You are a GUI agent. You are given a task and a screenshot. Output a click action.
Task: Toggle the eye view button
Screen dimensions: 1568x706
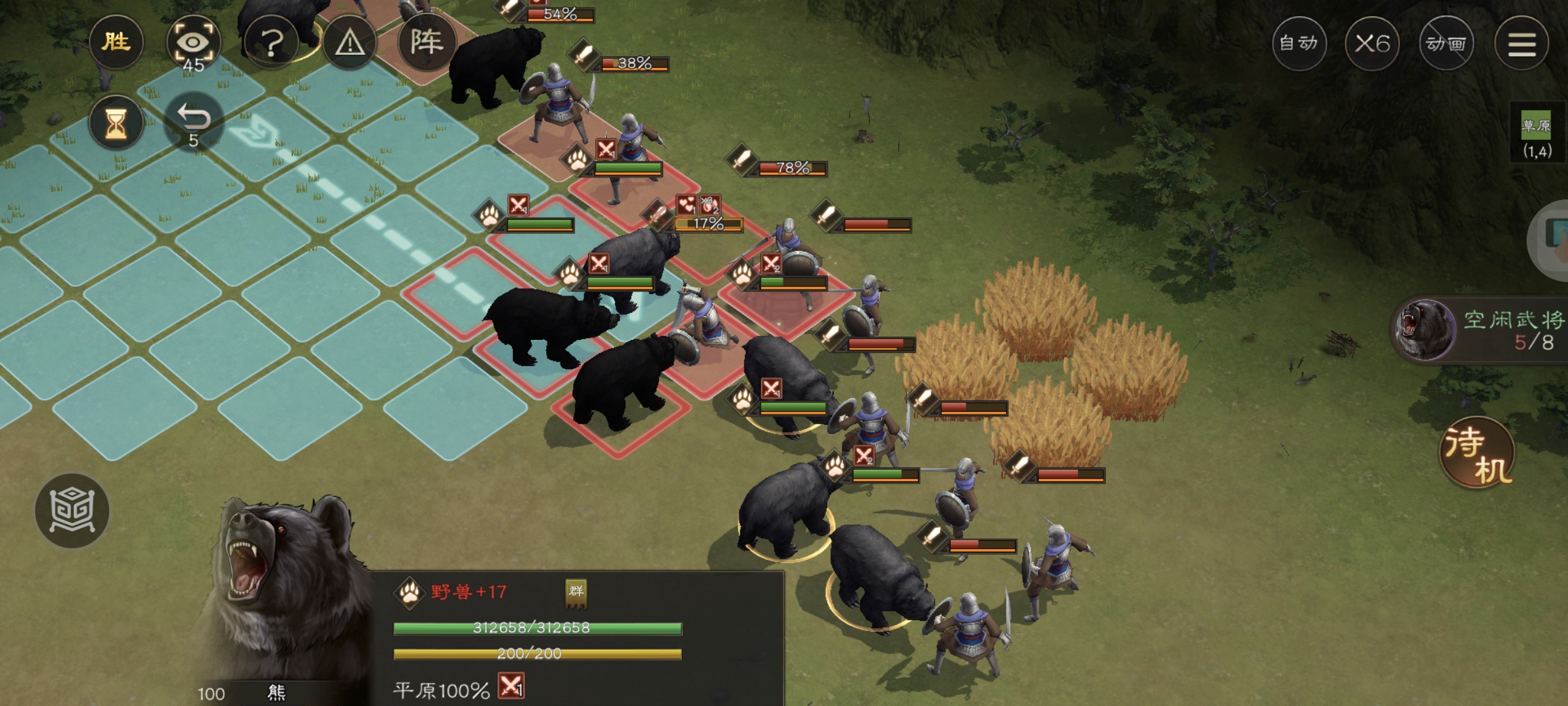click(x=193, y=43)
